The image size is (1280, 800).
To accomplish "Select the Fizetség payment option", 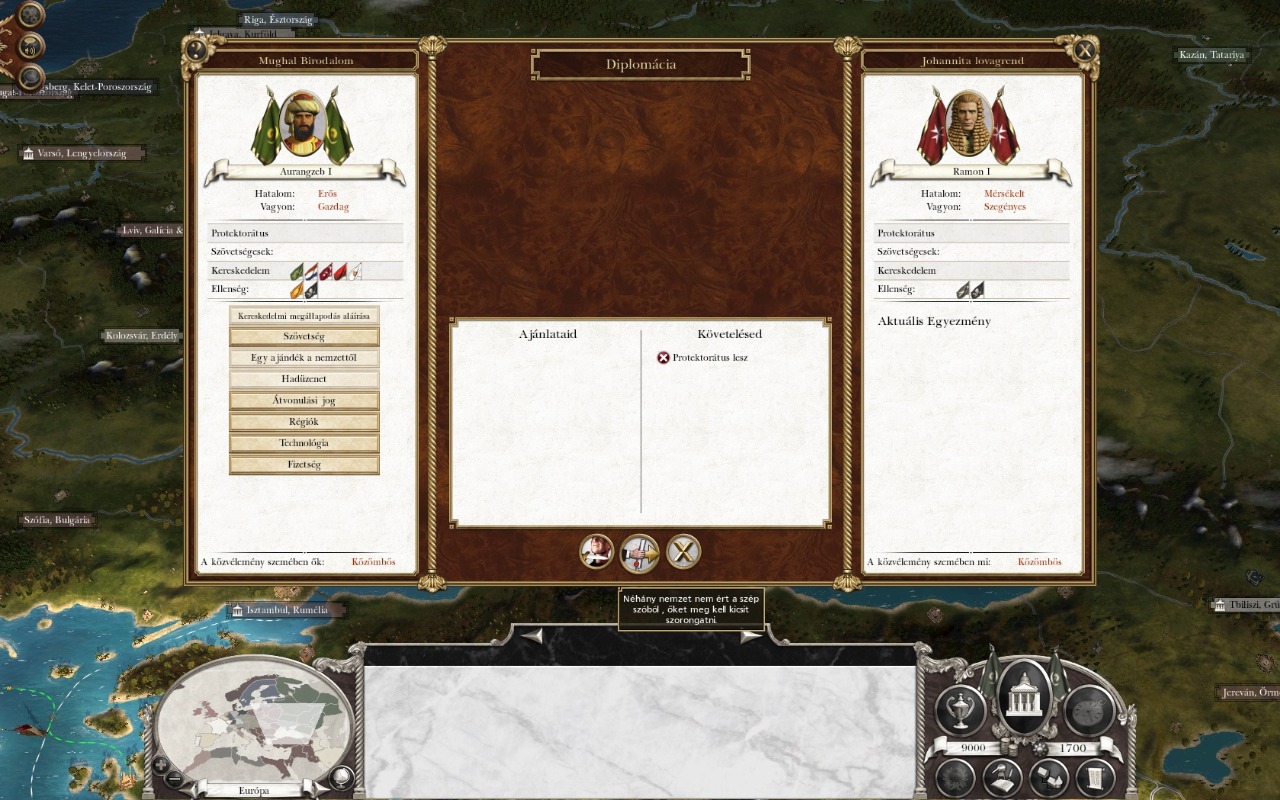I will coord(304,464).
